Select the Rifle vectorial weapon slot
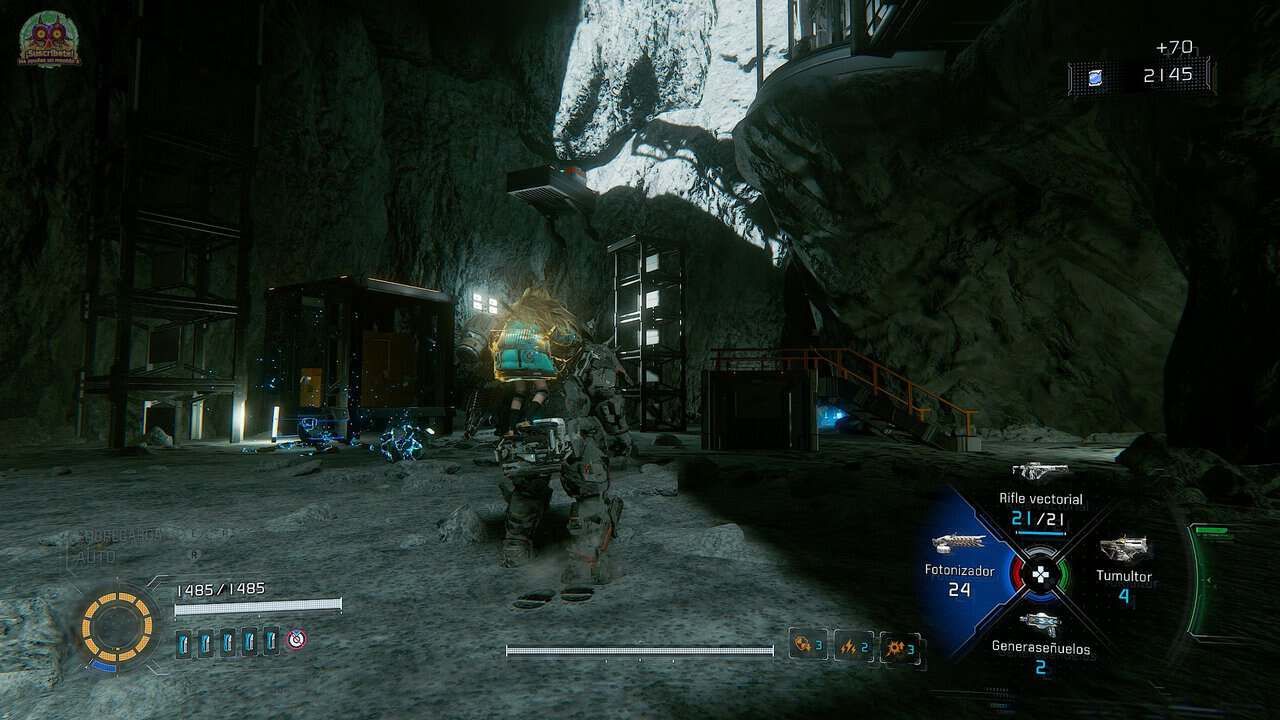The width and height of the screenshot is (1280, 720). coord(1040,495)
